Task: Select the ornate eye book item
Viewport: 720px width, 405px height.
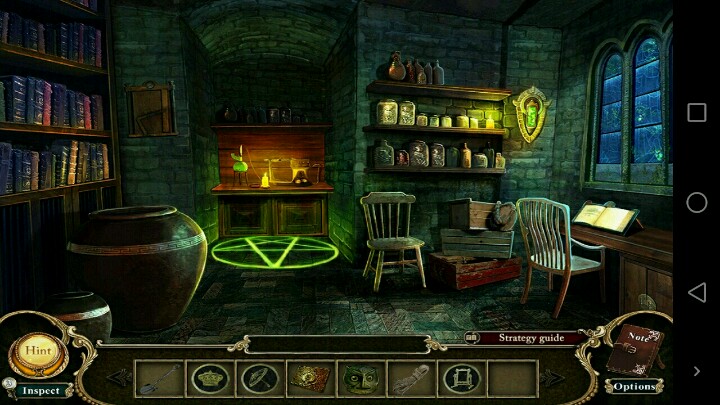Action: [x=310, y=380]
